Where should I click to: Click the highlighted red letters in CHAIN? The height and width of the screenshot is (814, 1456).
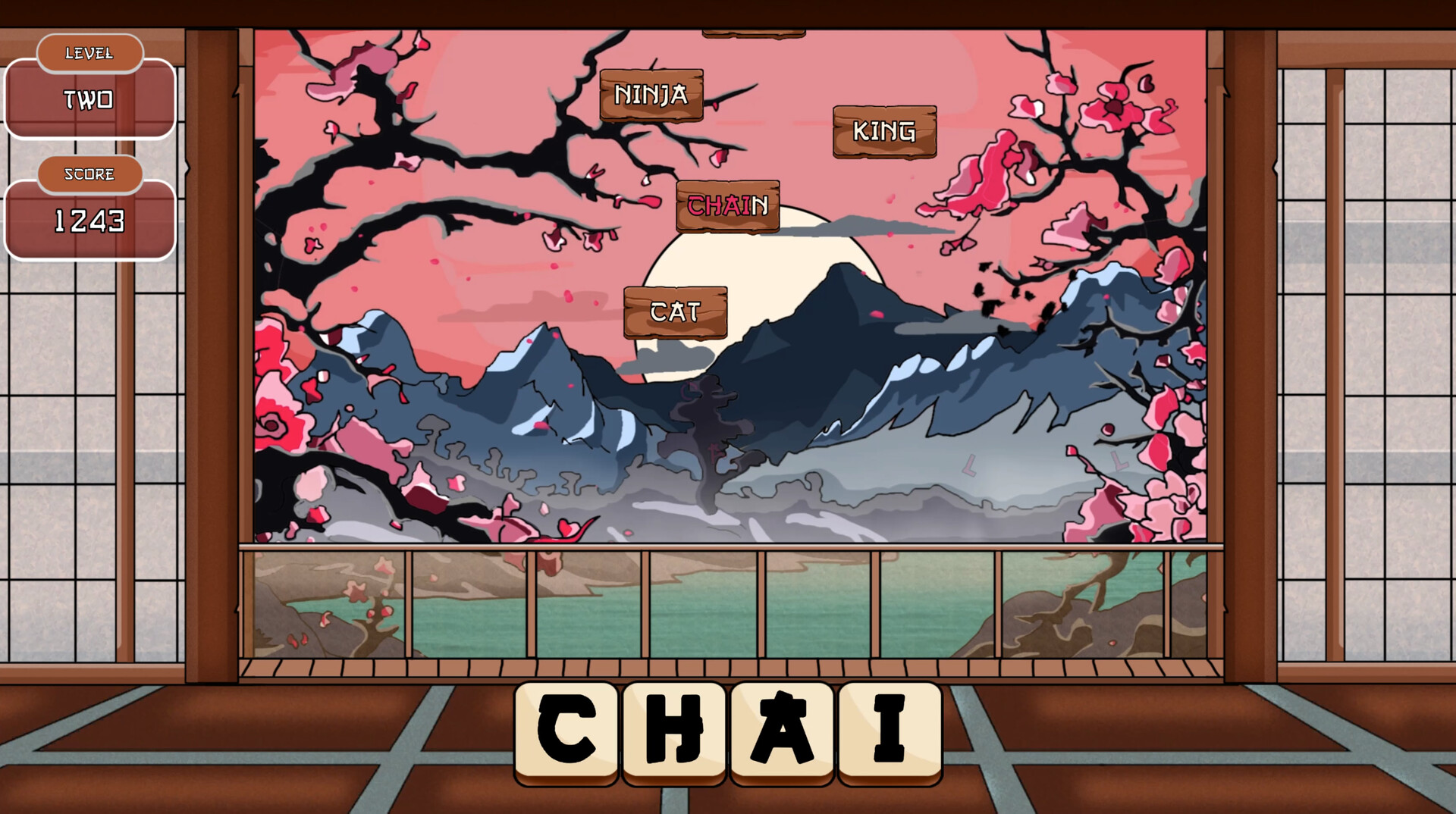[x=719, y=205]
